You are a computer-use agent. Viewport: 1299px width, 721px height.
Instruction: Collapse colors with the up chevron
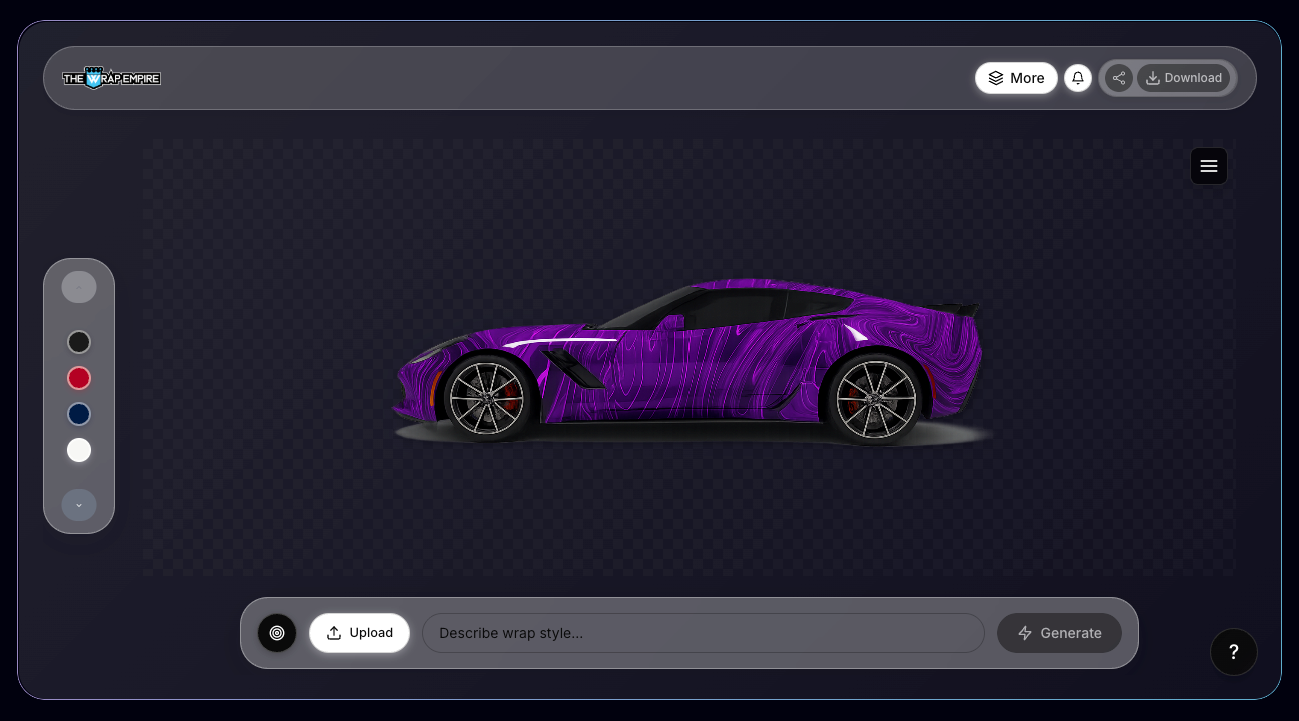click(79, 286)
